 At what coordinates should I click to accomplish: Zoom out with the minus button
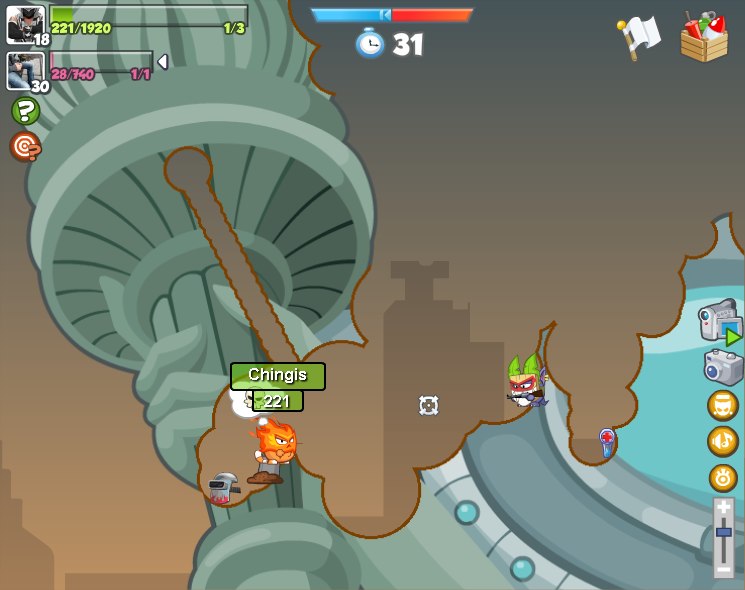[x=723, y=569]
